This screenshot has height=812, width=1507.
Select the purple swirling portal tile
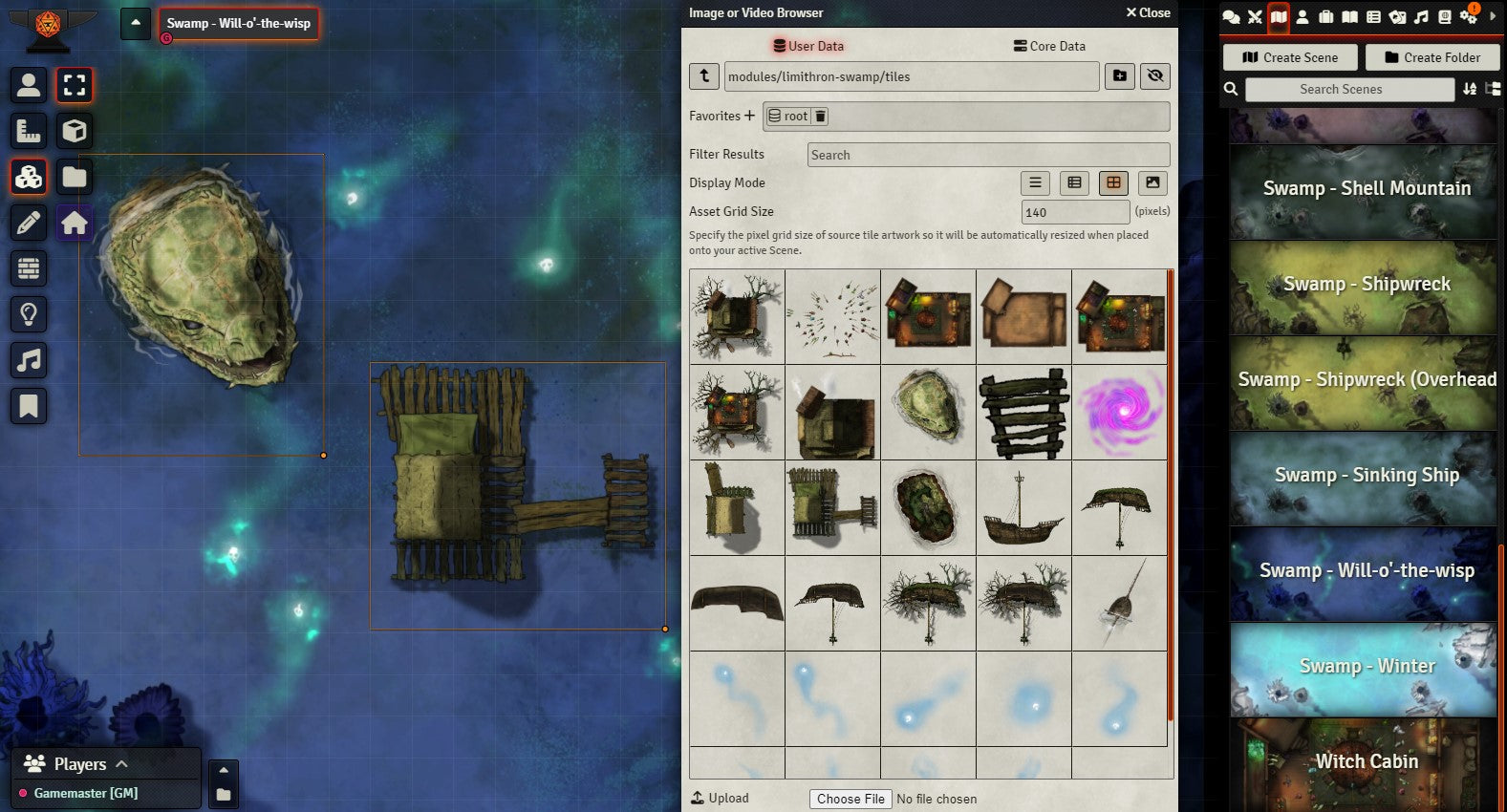coord(1119,412)
